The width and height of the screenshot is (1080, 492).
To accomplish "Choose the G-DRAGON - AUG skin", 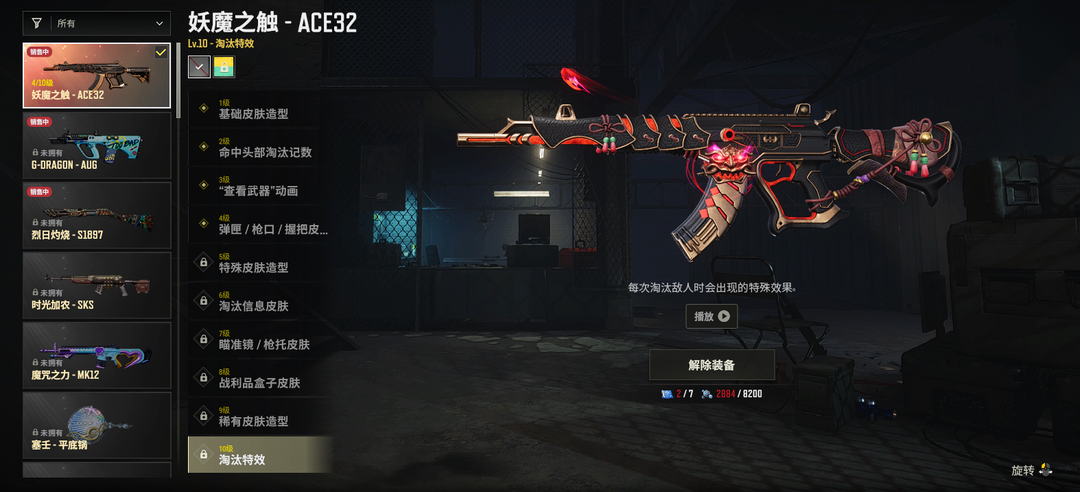I will (97, 145).
